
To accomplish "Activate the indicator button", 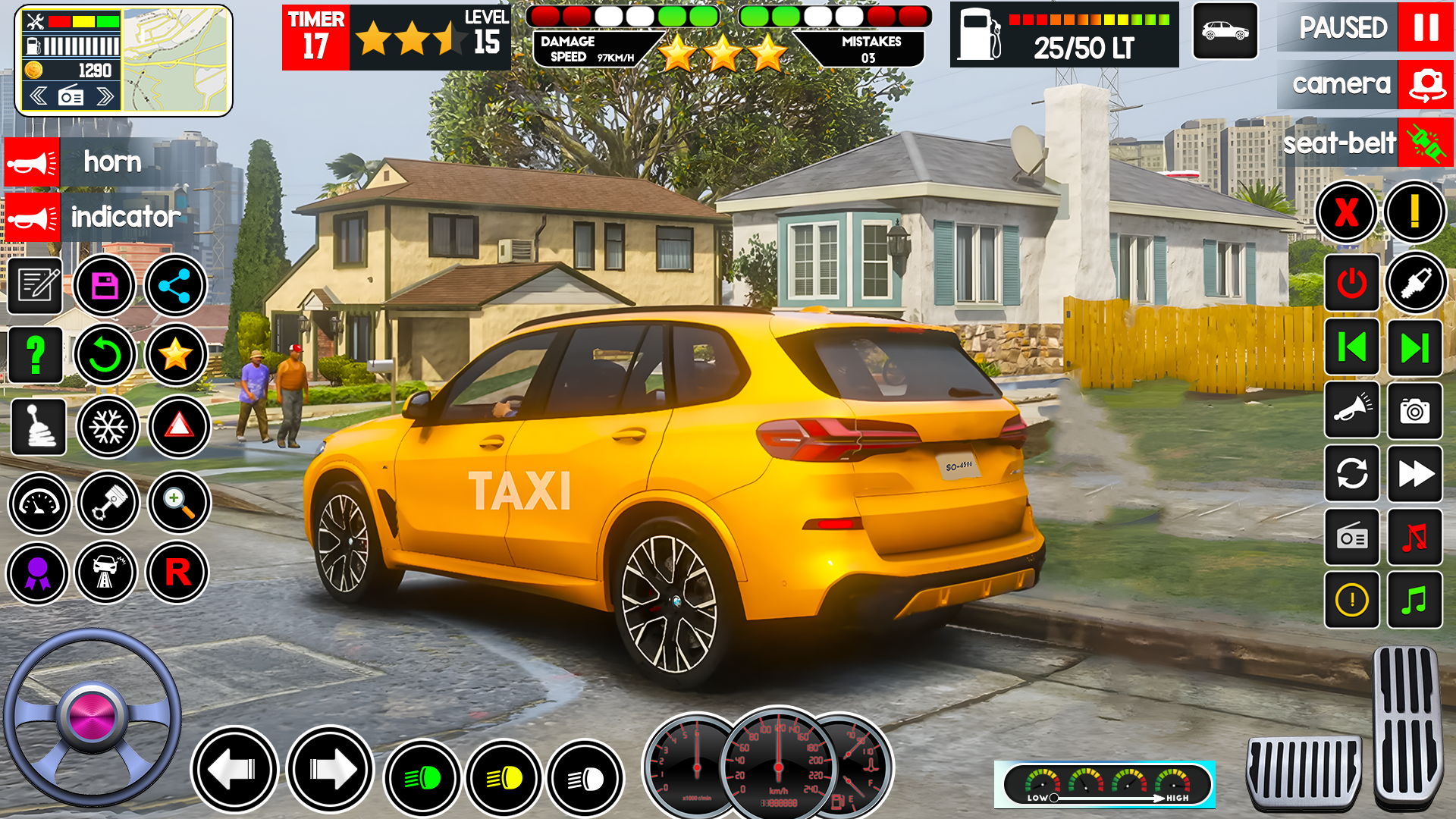I will [x=32, y=218].
